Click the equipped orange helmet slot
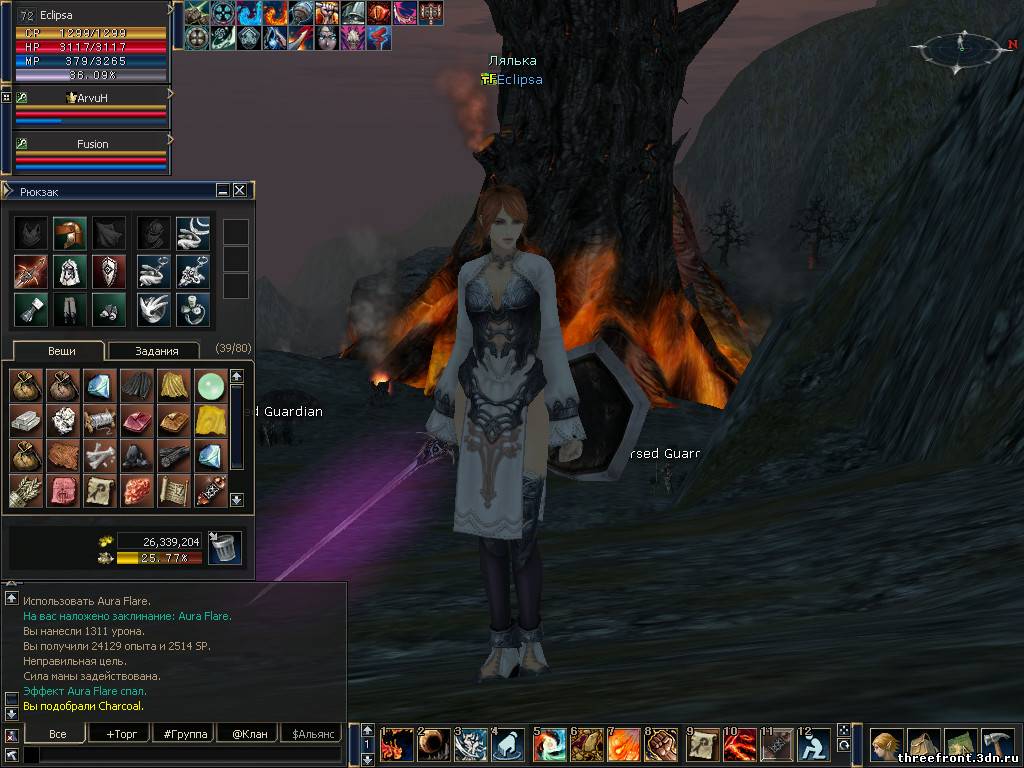1024x768 pixels. tap(70, 233)
